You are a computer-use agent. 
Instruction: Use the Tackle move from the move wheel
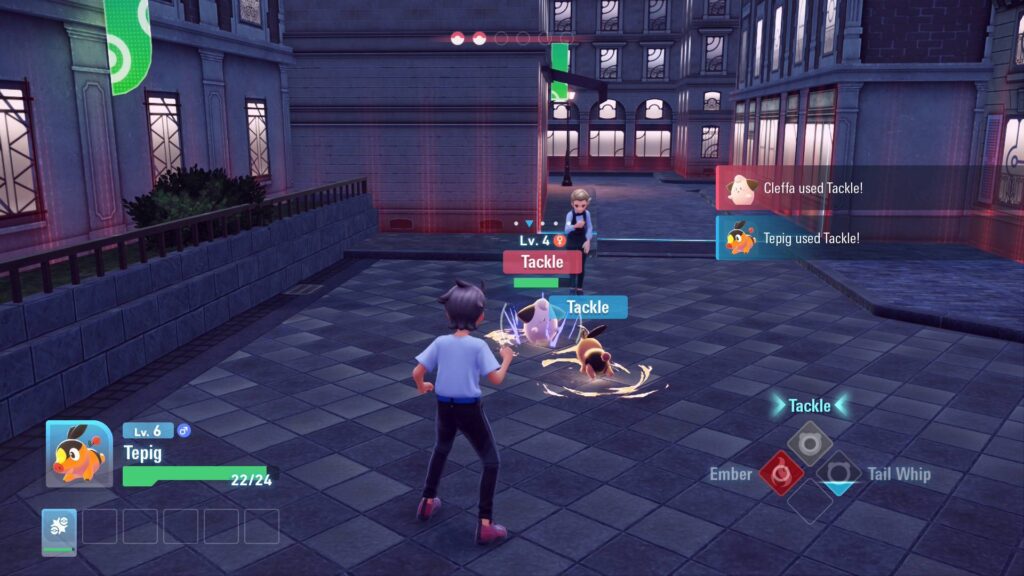tap(809, 441)
